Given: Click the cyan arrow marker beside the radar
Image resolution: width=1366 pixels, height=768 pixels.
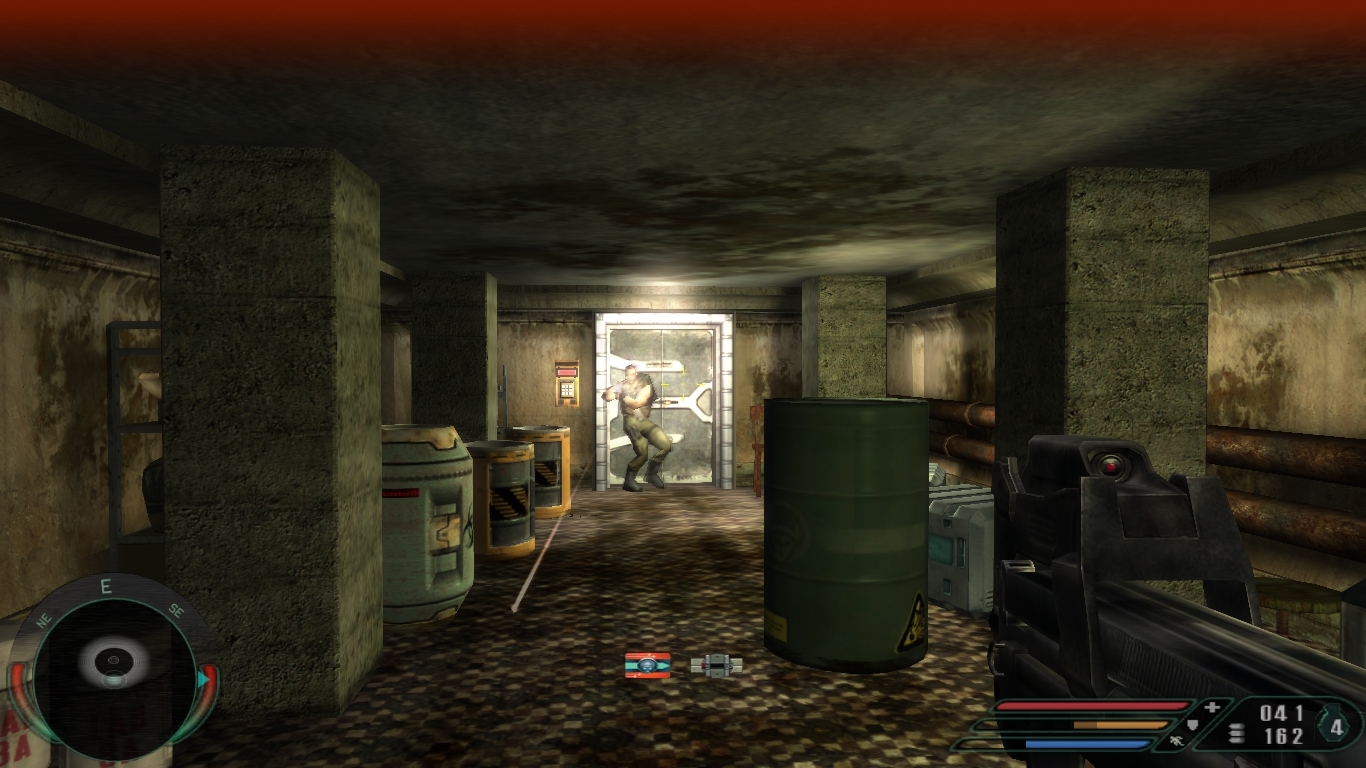Looking at the screenshot, I should (x=203, y=680).
